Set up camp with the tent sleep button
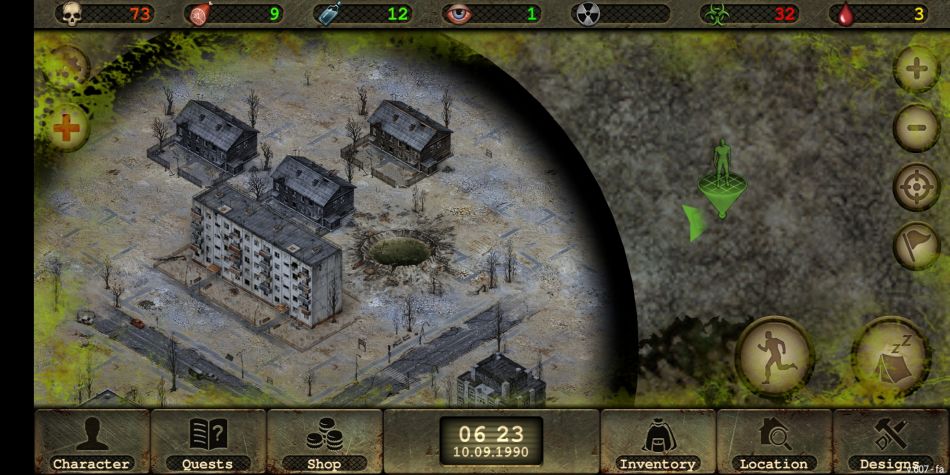 889,355
